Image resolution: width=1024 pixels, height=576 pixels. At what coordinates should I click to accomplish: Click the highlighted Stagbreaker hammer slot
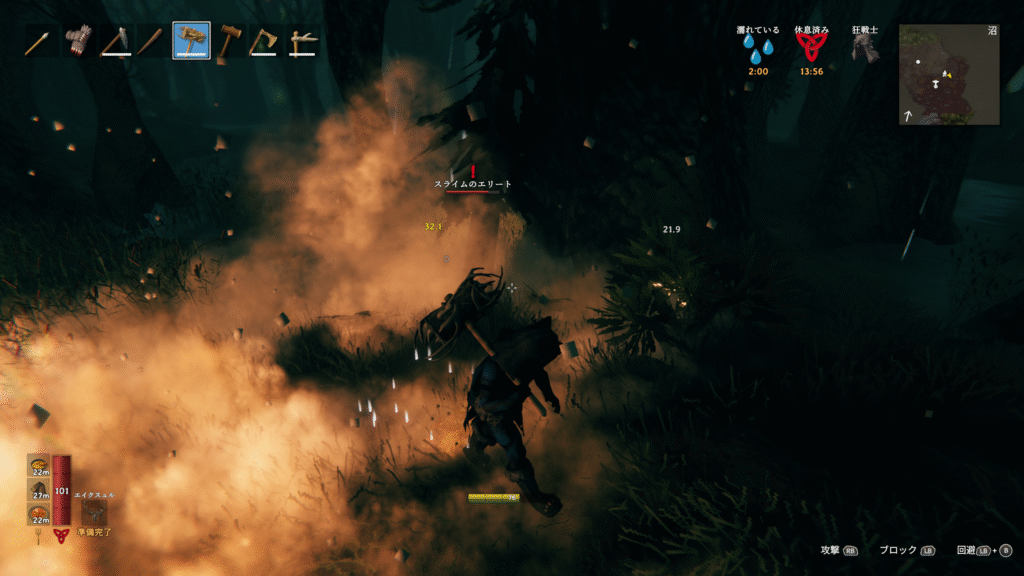[x=191, y=42]
